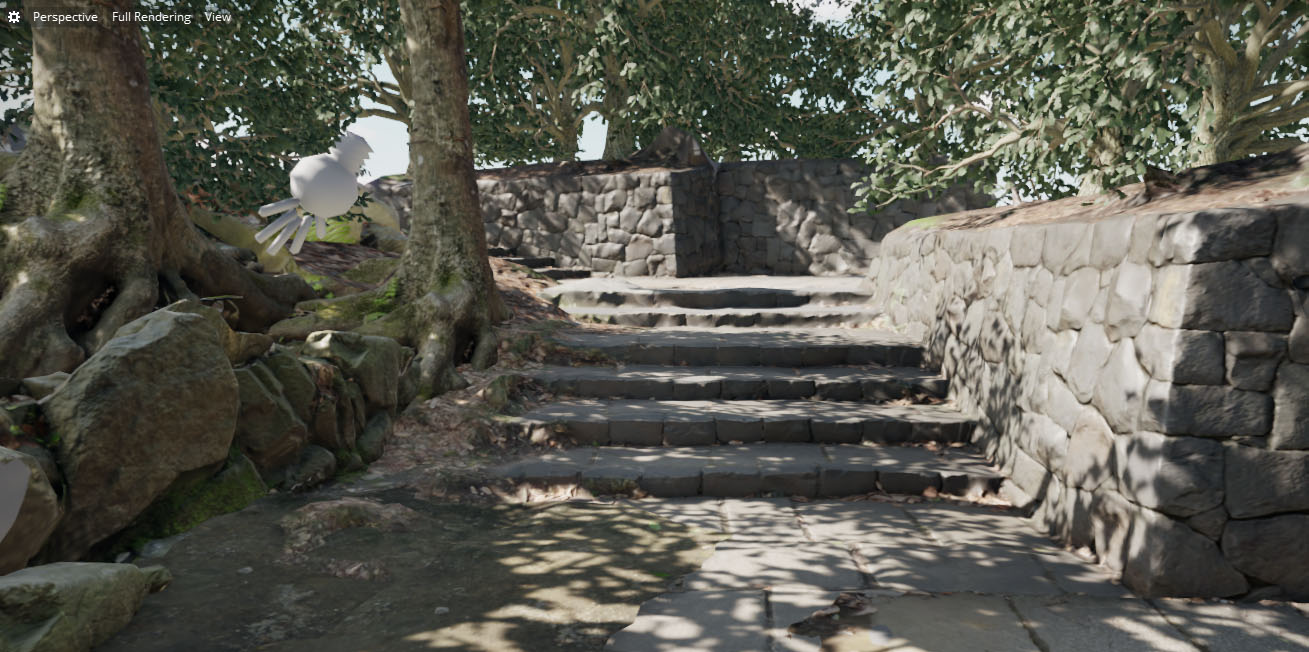The width and height of the screenshot is (1309, 652).
Task: Change the Full Rendering mode
Action: click(151, 17)
